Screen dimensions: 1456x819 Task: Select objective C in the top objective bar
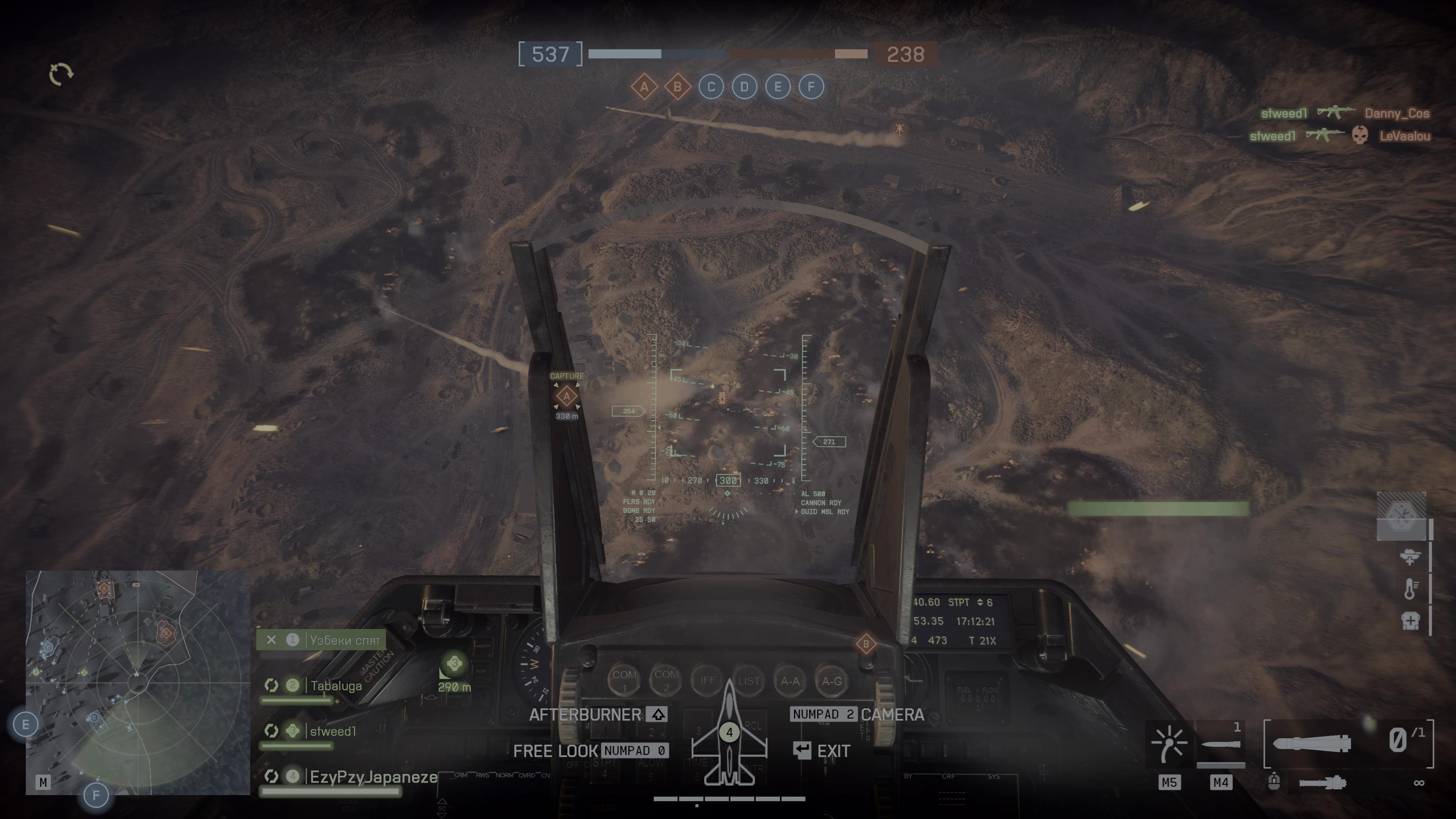711,87
